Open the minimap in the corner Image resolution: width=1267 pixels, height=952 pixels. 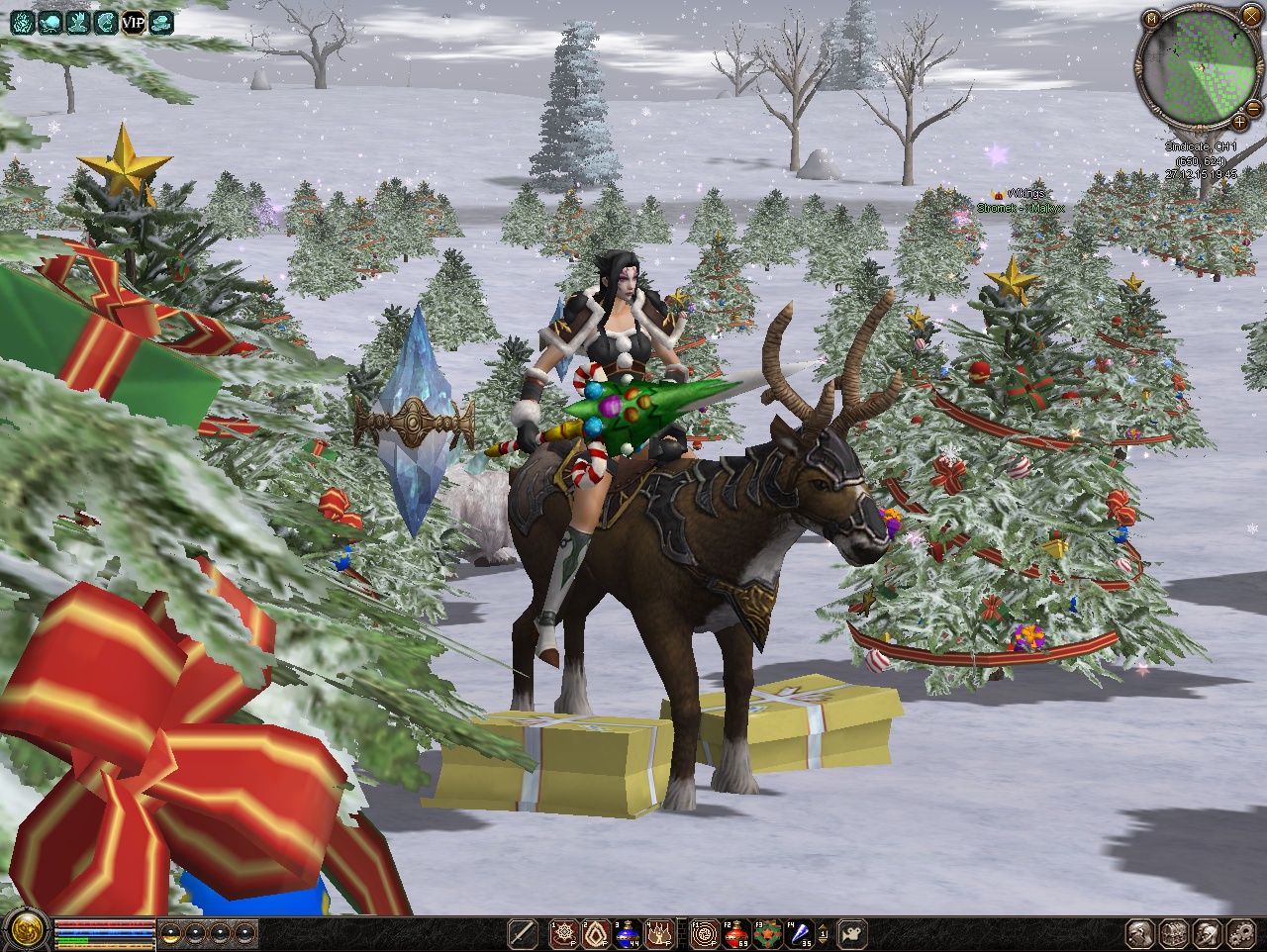[1197, 71]
